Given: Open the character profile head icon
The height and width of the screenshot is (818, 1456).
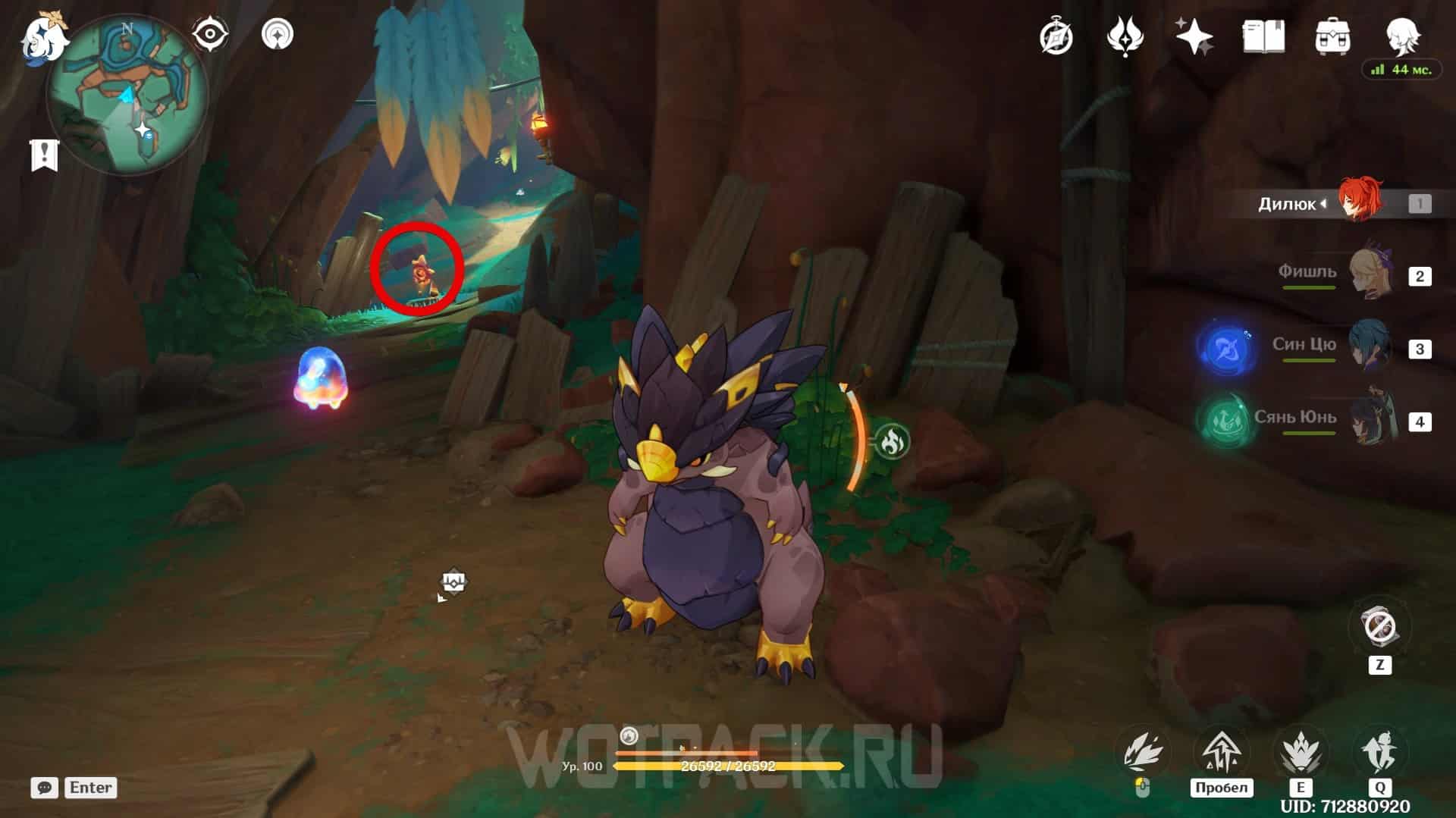Looking at the screenshot, I should (x=1401, y=35).
